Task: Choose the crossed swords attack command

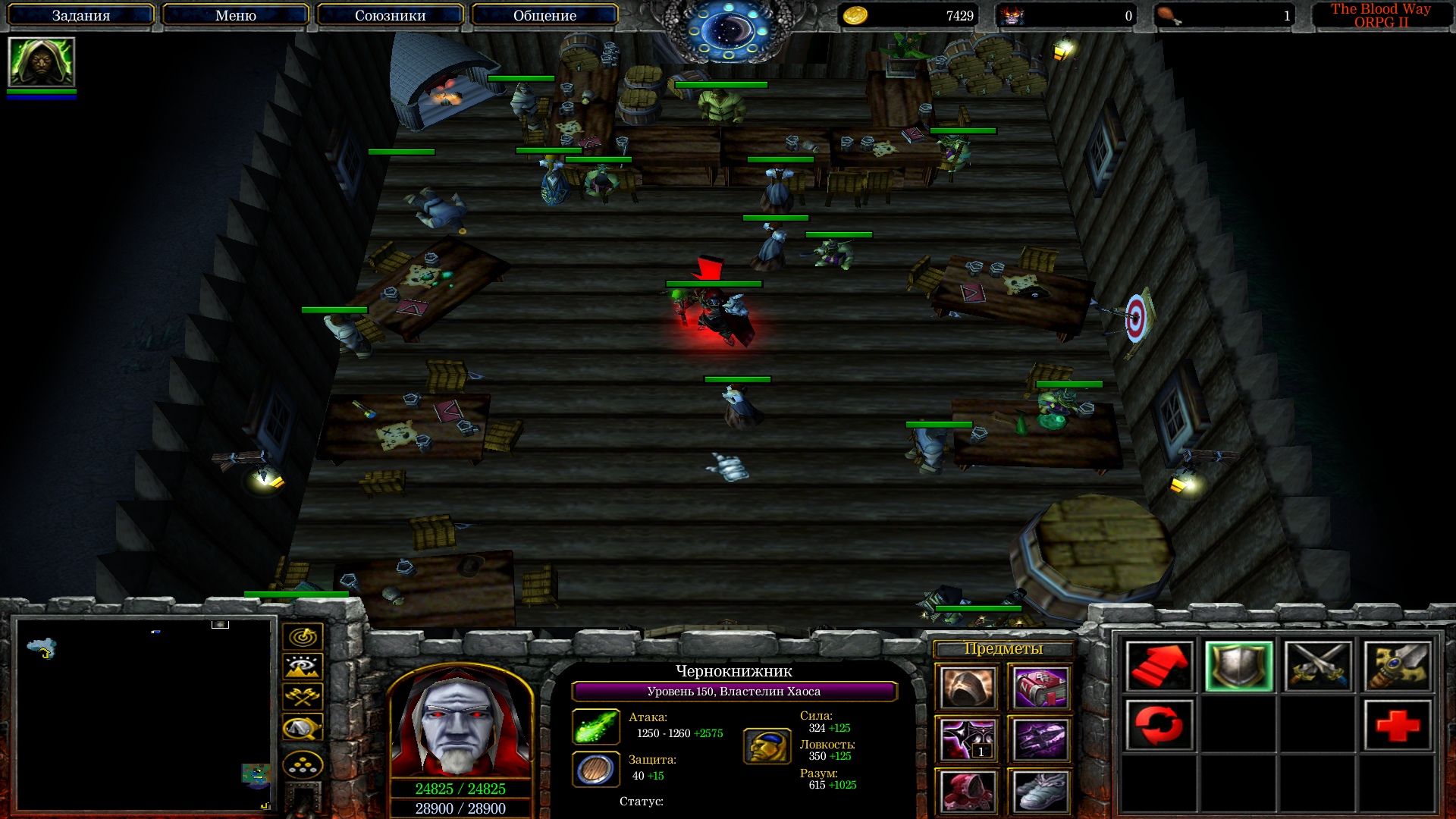Action: [x=1318, y=666]
